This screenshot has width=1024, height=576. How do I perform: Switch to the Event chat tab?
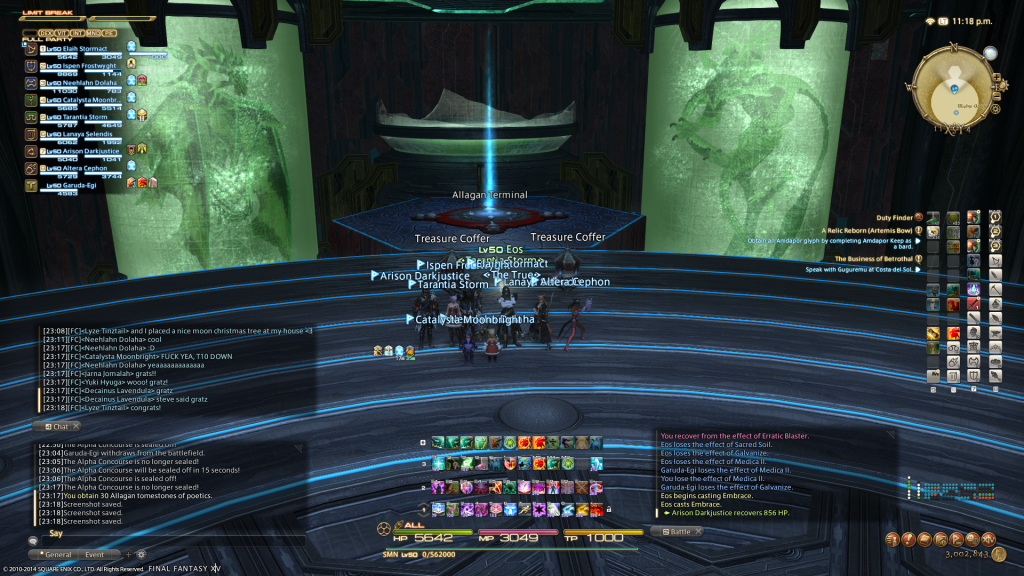click(x=94, y=554)
